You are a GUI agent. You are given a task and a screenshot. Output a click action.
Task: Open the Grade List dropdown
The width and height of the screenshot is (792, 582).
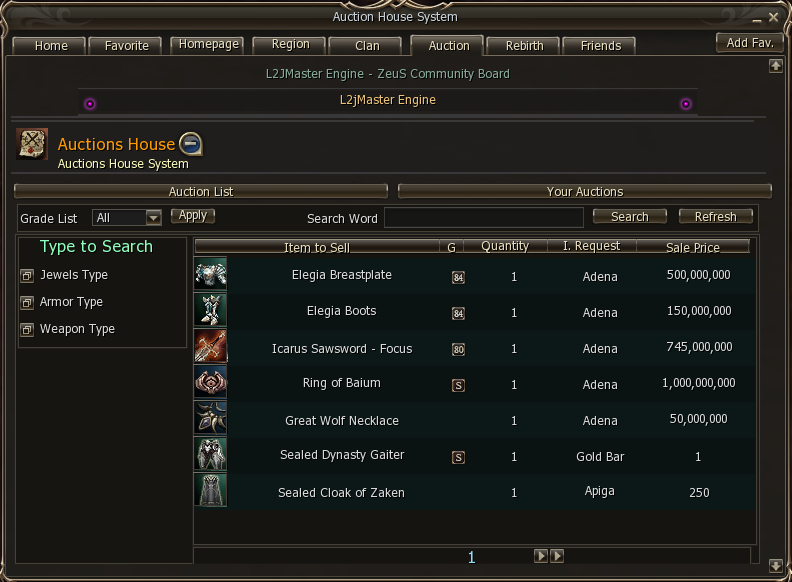(153, 217)
